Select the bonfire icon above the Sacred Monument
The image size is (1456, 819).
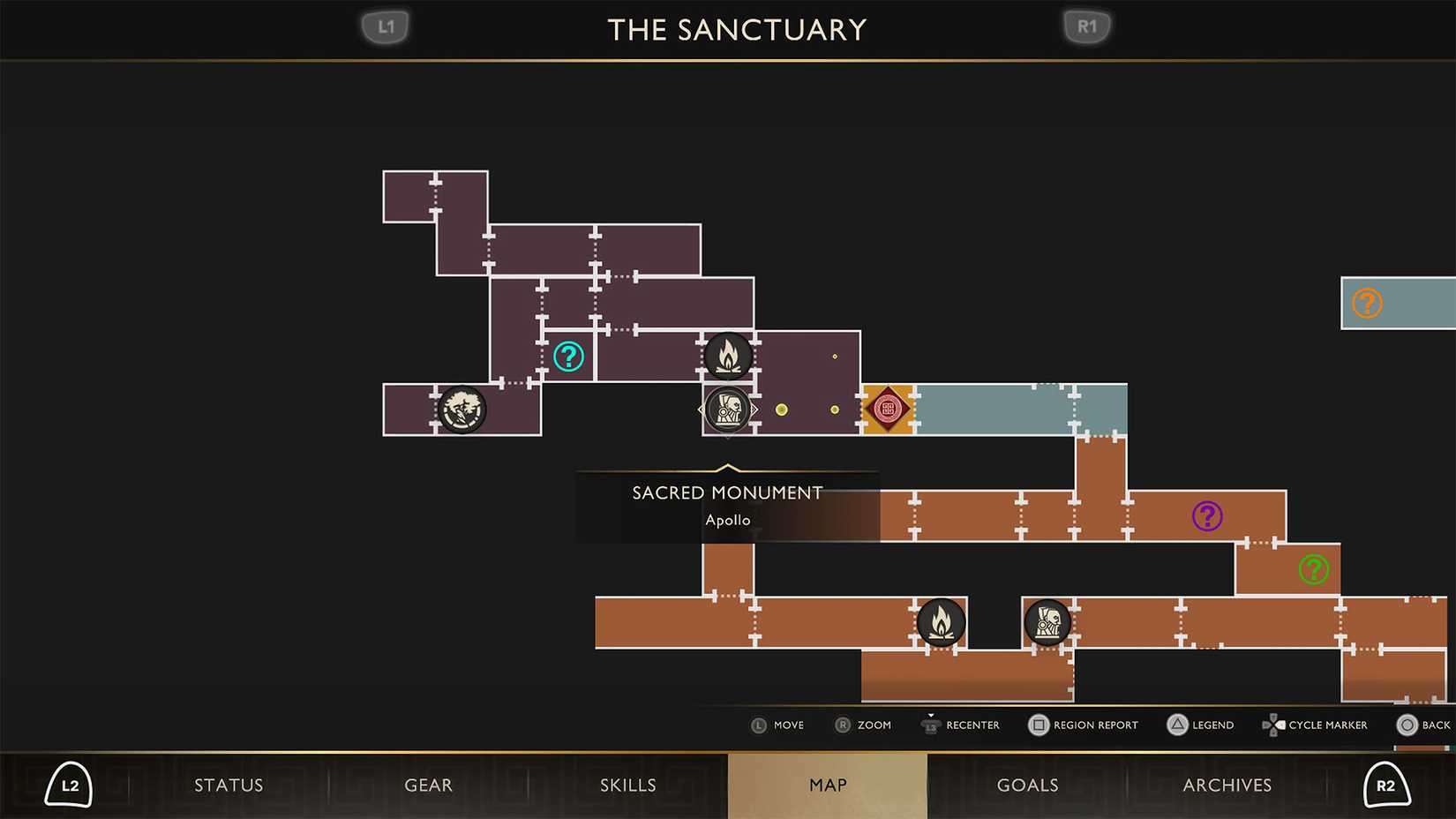click(x=727, y=357)
